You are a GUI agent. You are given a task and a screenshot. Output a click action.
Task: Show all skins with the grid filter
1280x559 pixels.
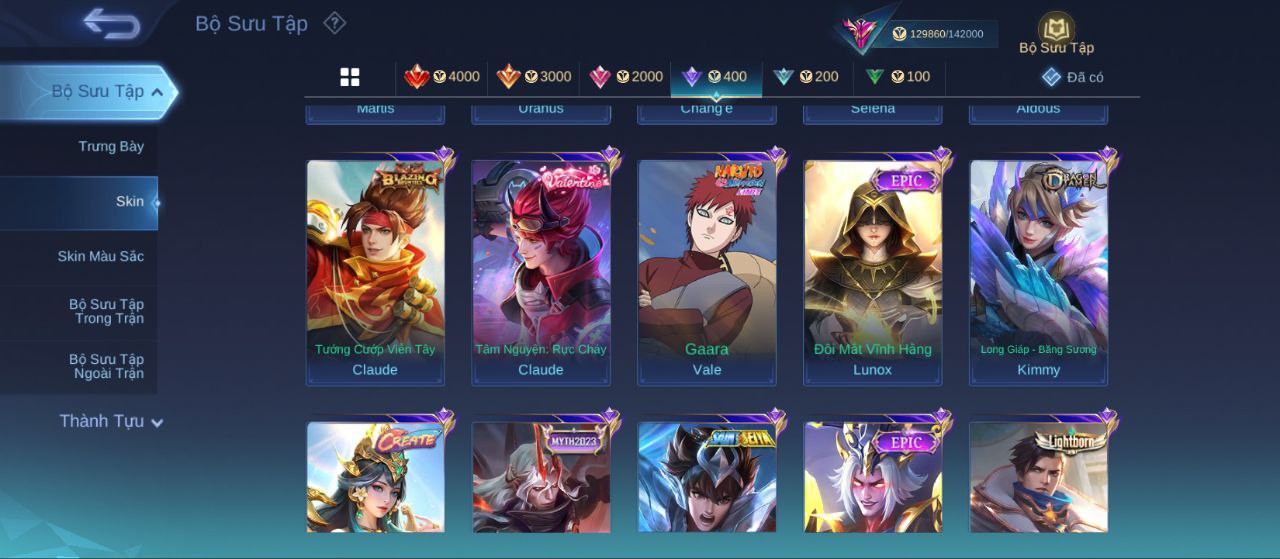pyautogui.click(x=350, y=77)
